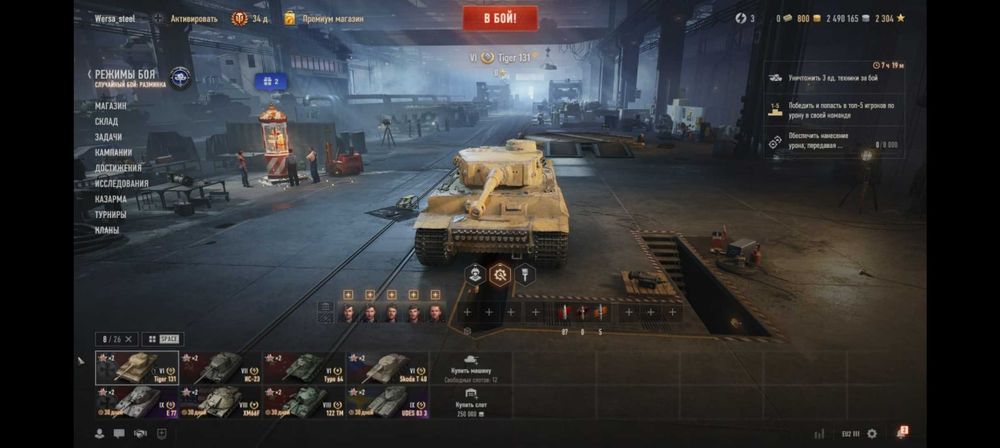Open the КЛАНЫ clans menu
This screenshot has width=1000, height=448.
tap(107, 230)
